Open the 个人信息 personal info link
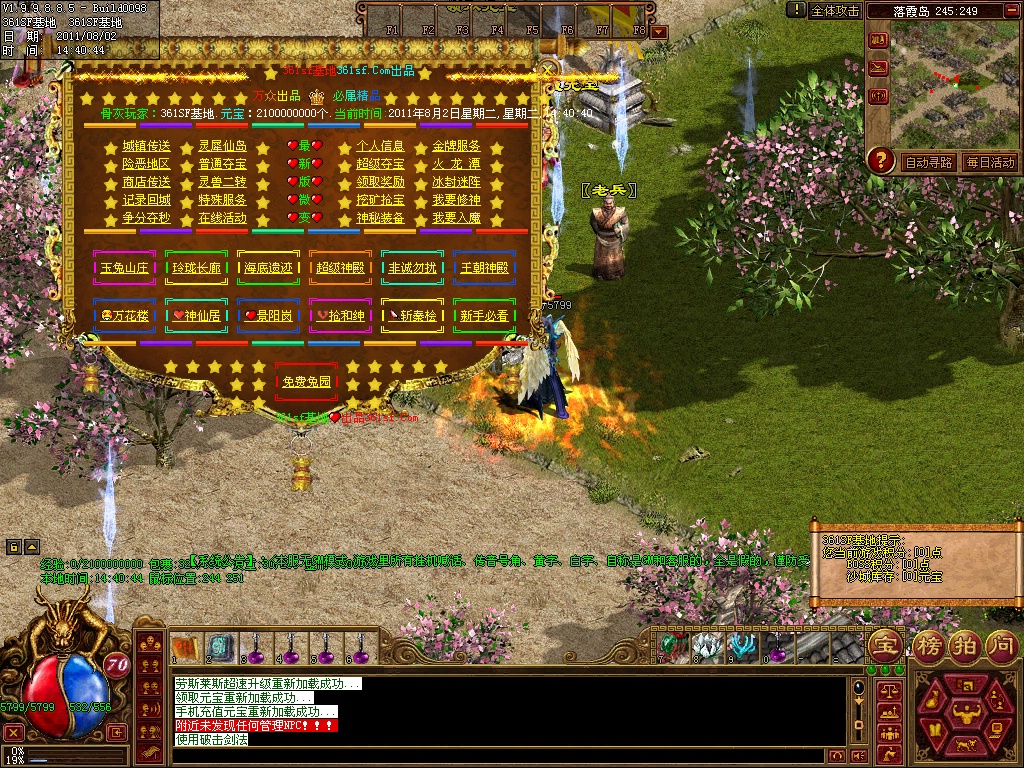This screenshot has width=1024, height=768. pyautogui.click(x=380, y=146)
